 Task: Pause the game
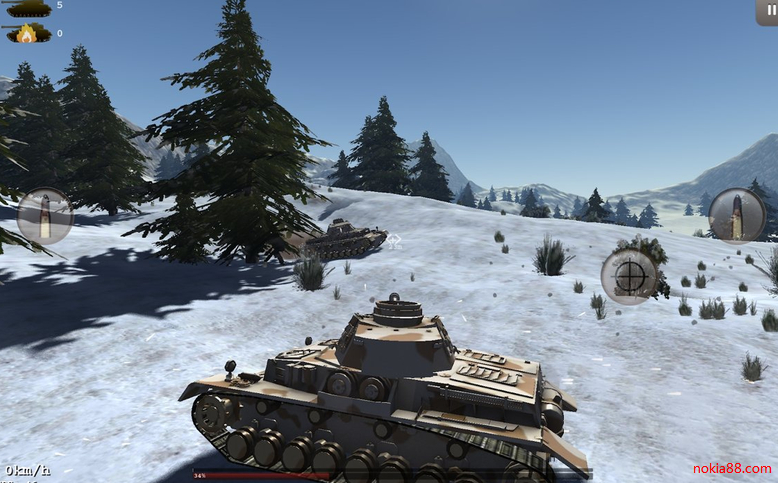(767, 11)
